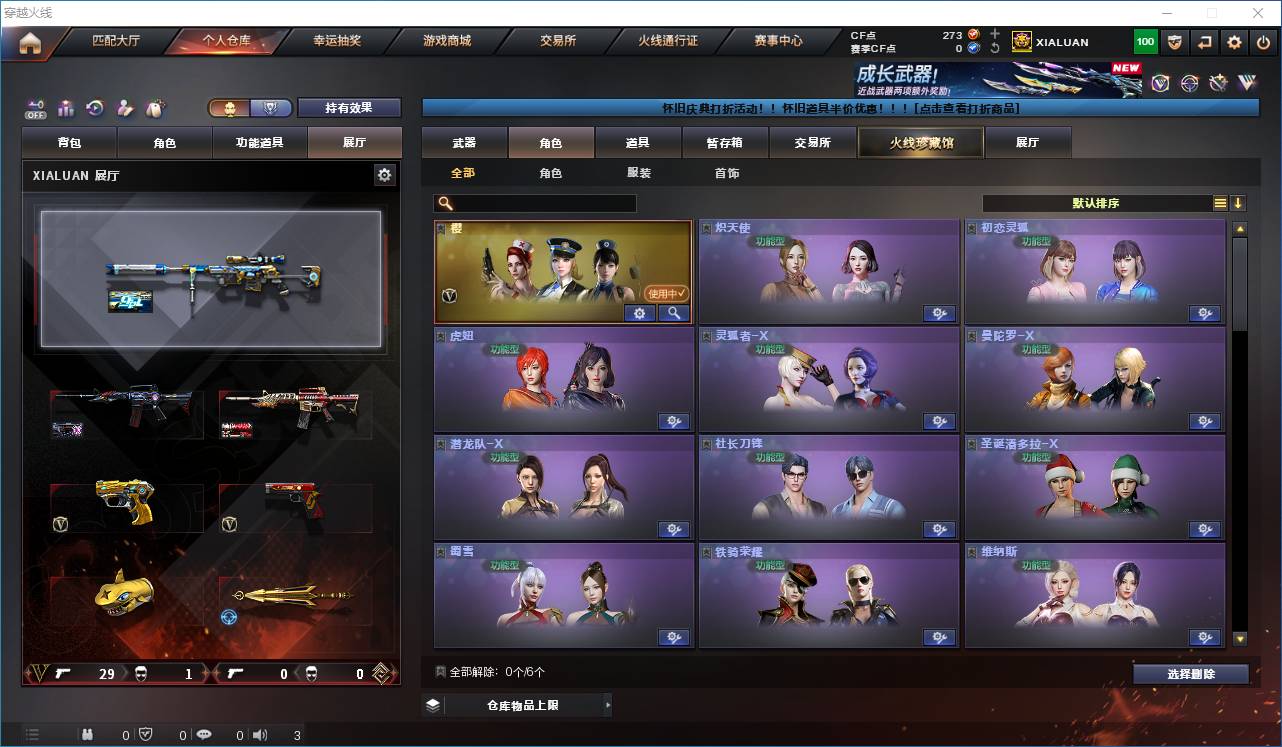Open settings gear on the 樱 character card
Image resolution: width=1282 pixels, height=747 pixels.
click(640, 312)
